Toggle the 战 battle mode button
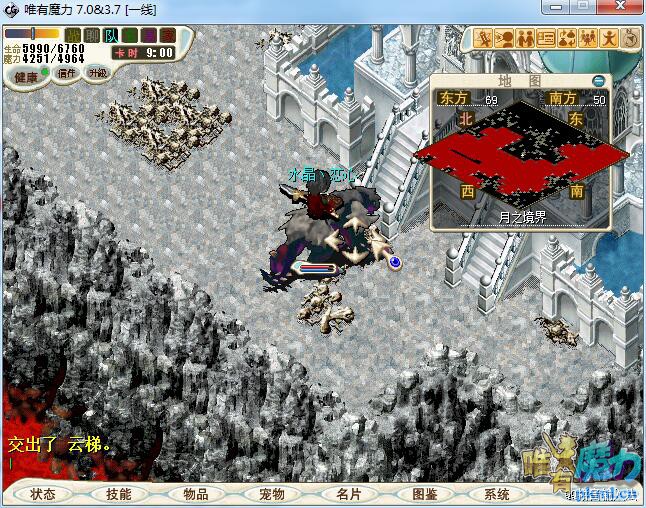The image size is (646, 508). pos(73,36)
